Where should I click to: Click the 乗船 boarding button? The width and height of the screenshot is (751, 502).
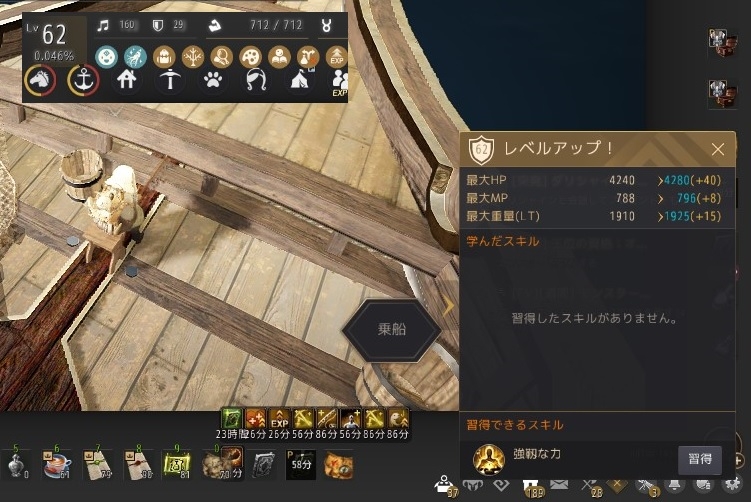coord(391,328)
